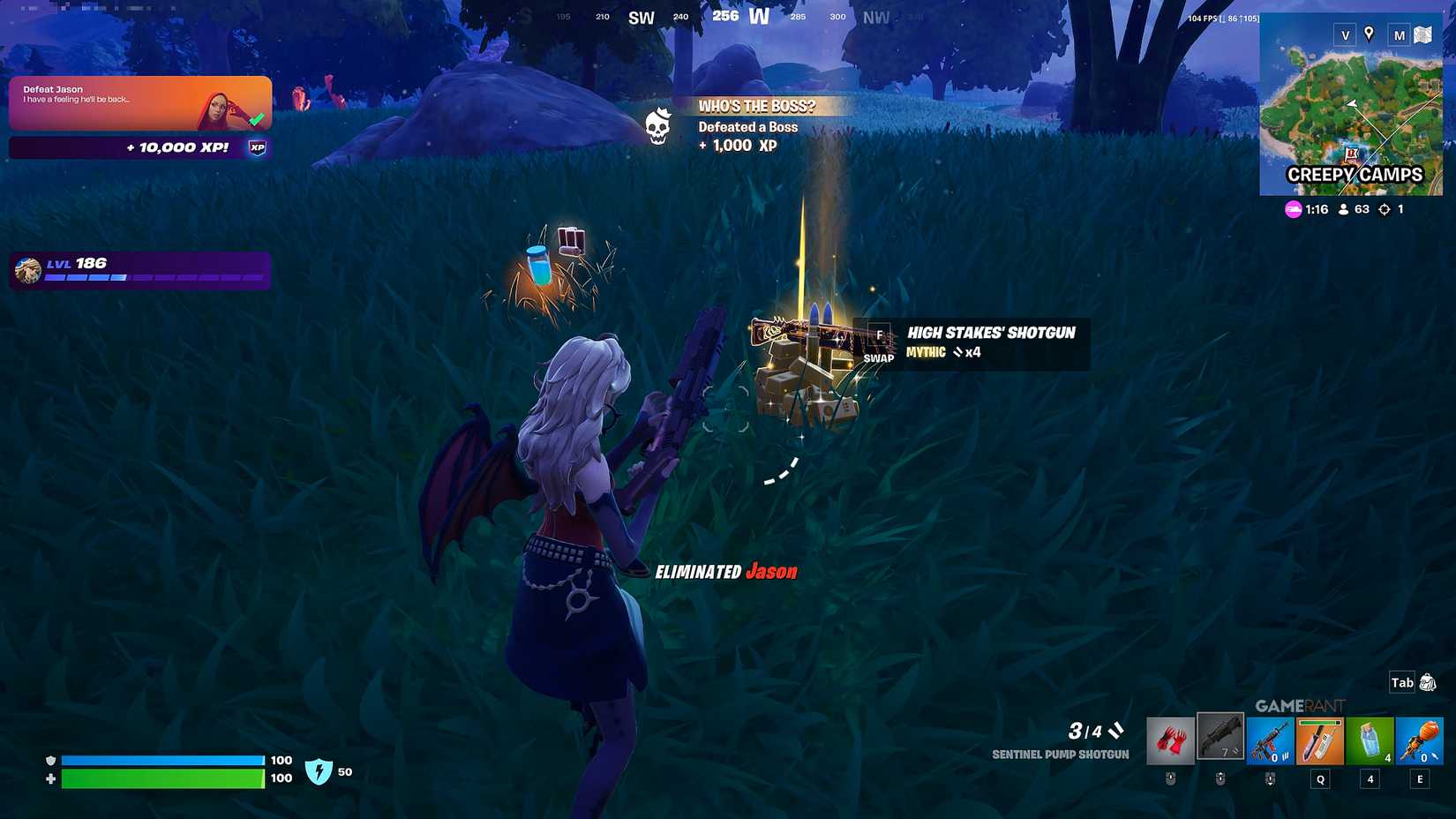This screenshot has height=819, width=1456.
Task: Toggle the V marker option above the minimap
Action: coord(1345,35)
